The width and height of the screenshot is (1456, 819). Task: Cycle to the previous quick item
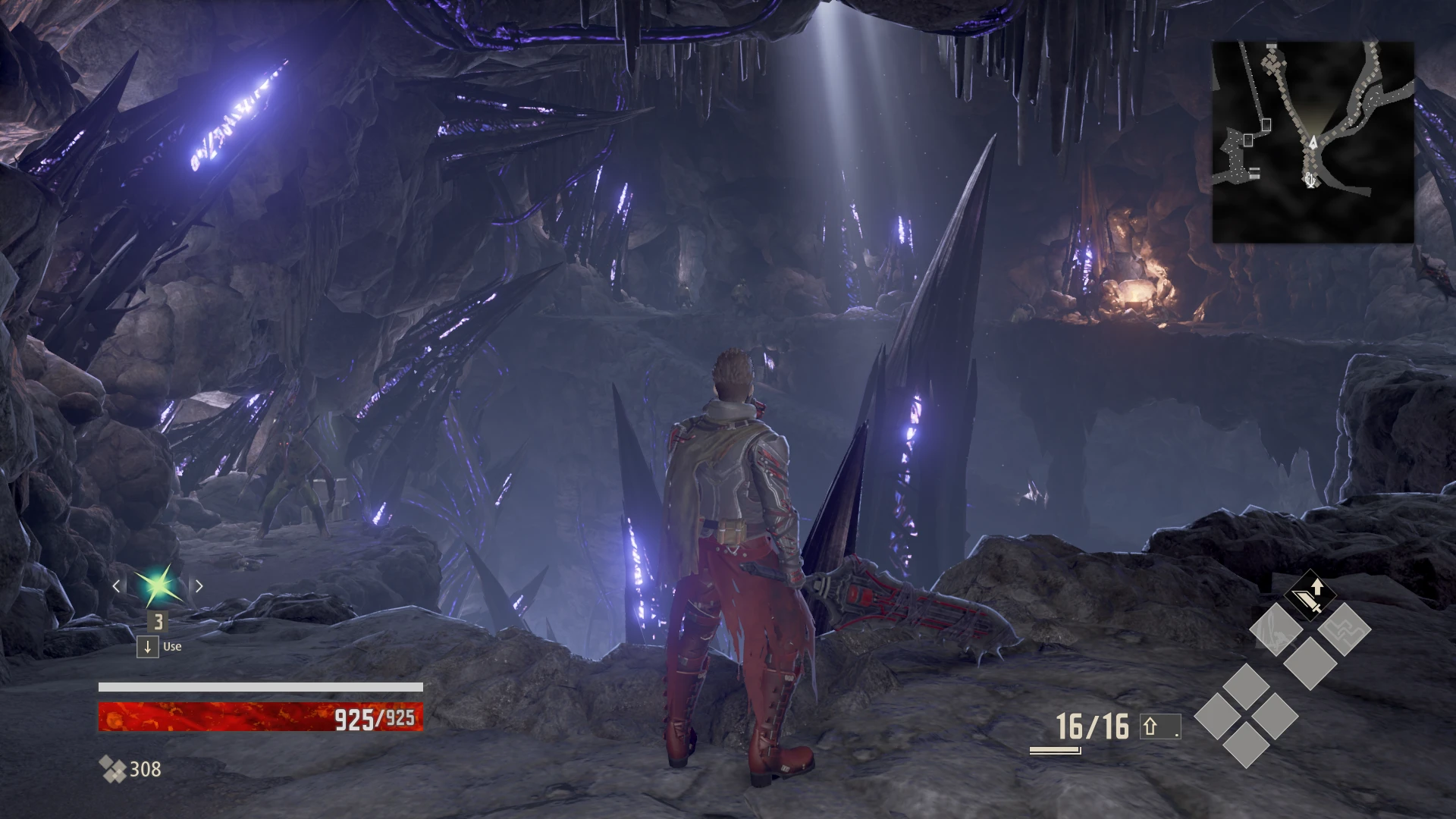(117, 586)
